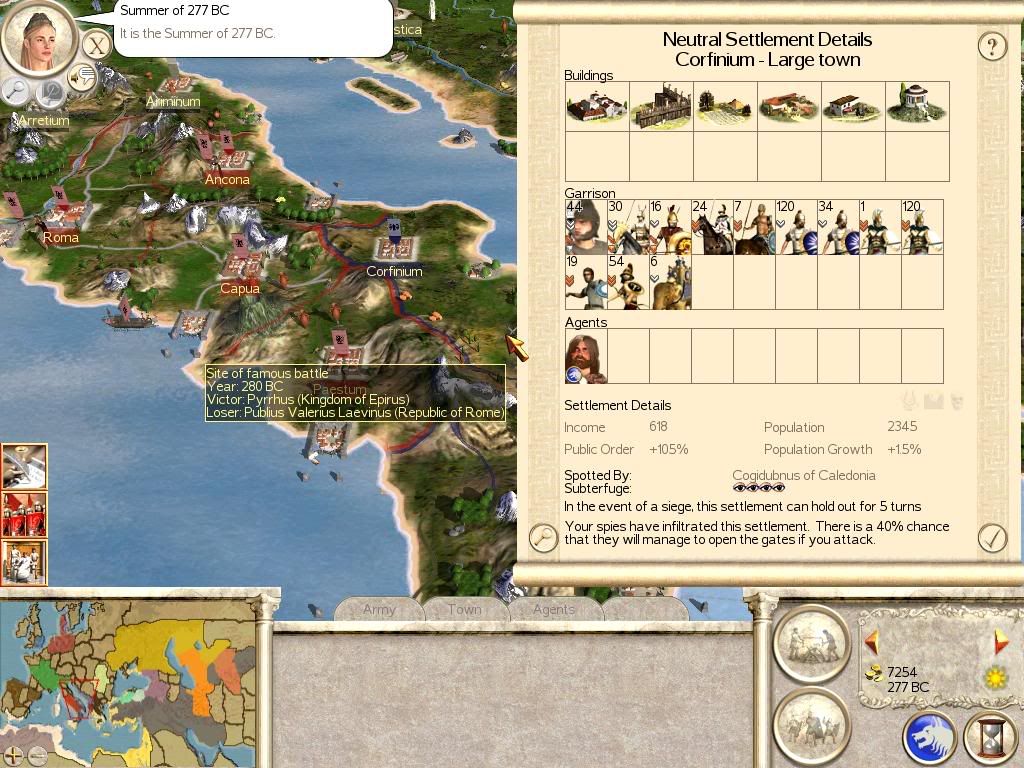End the turn with the hourglass button
The height and width of the screenshot is (768, 1024).
(990, 739)
